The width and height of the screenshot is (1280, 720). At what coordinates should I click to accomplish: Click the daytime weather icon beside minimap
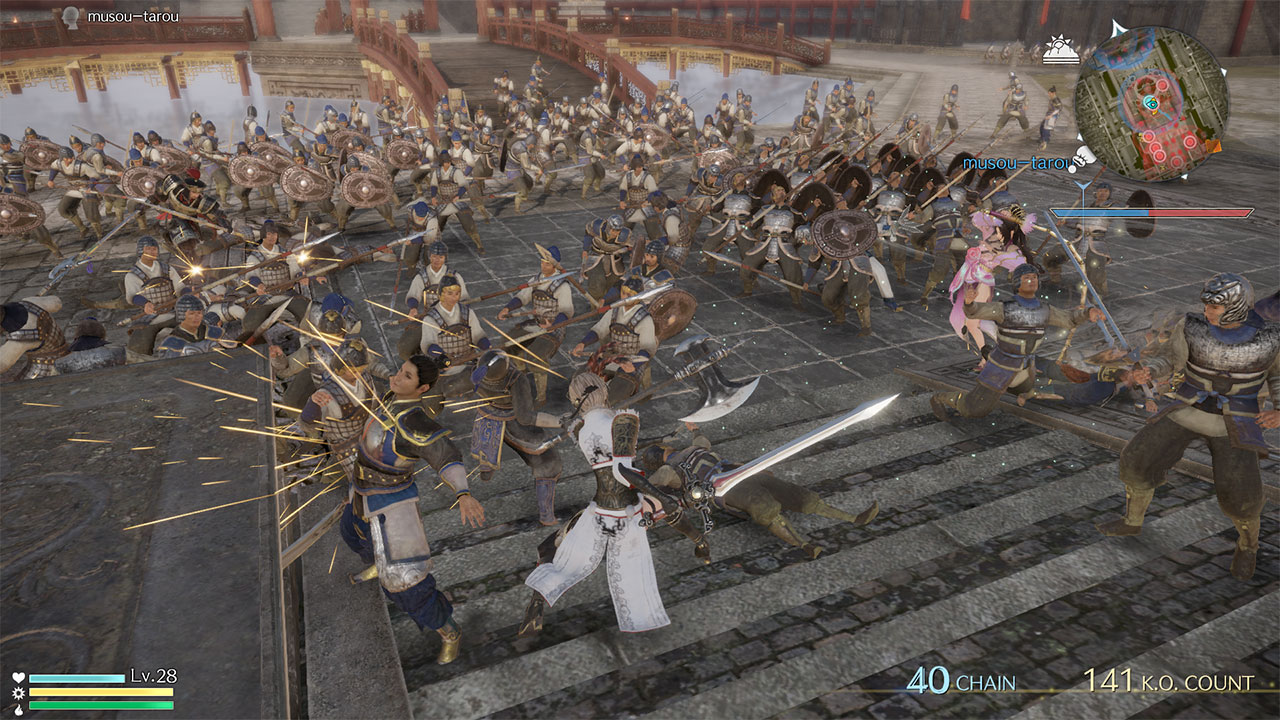point(1059,50)
